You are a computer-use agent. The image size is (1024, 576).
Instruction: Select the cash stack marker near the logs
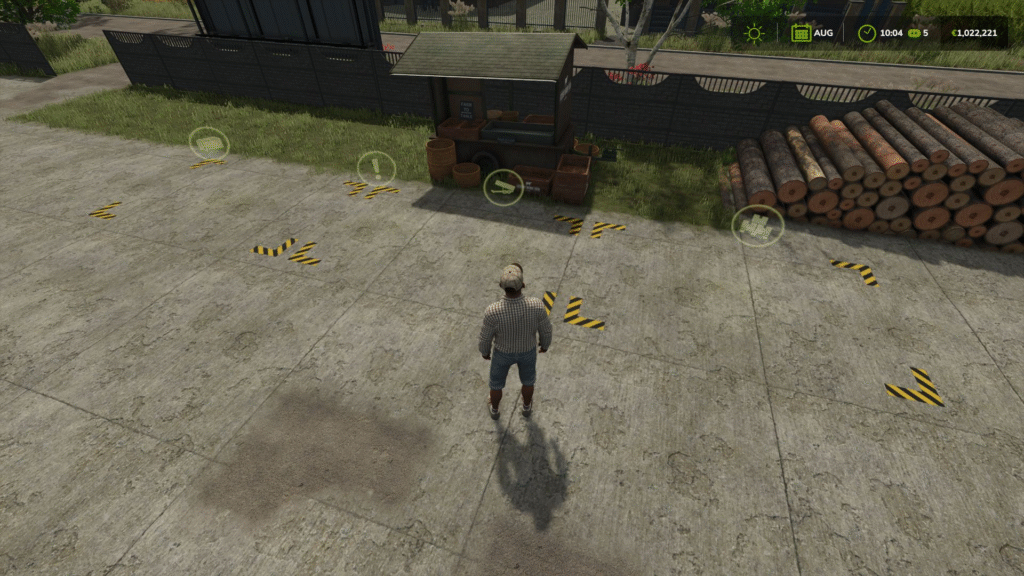[x=758, y=226]
